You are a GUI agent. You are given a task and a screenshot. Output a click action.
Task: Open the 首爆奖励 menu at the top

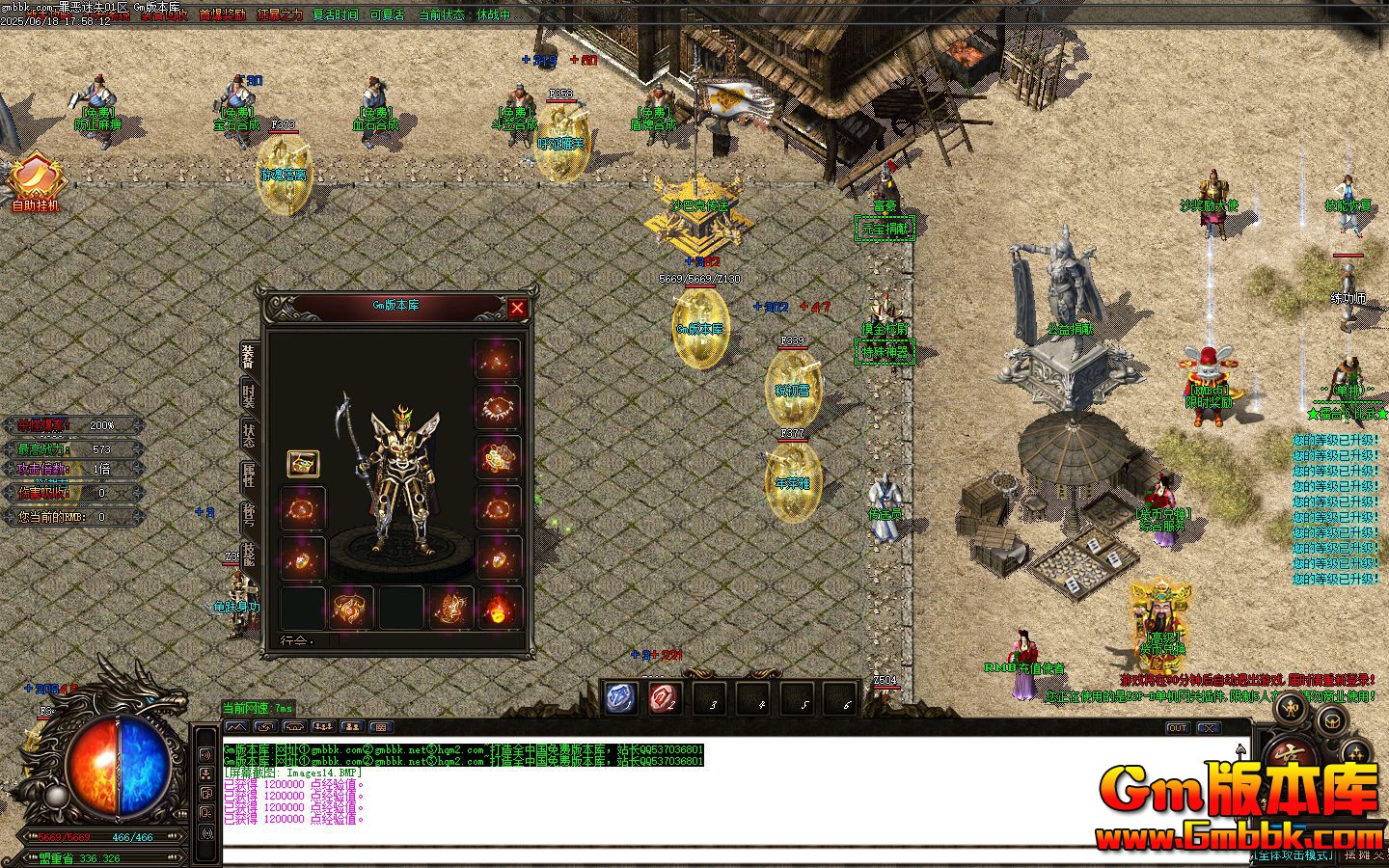tap(224, 14)
